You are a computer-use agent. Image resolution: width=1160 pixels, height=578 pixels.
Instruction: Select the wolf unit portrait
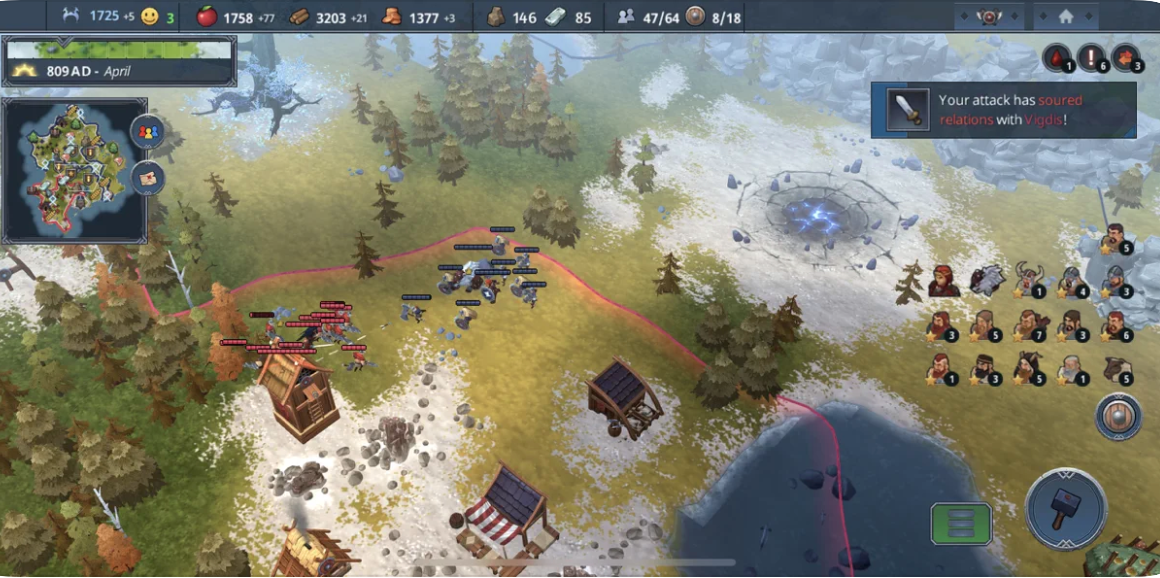click(x=987, y=280)
